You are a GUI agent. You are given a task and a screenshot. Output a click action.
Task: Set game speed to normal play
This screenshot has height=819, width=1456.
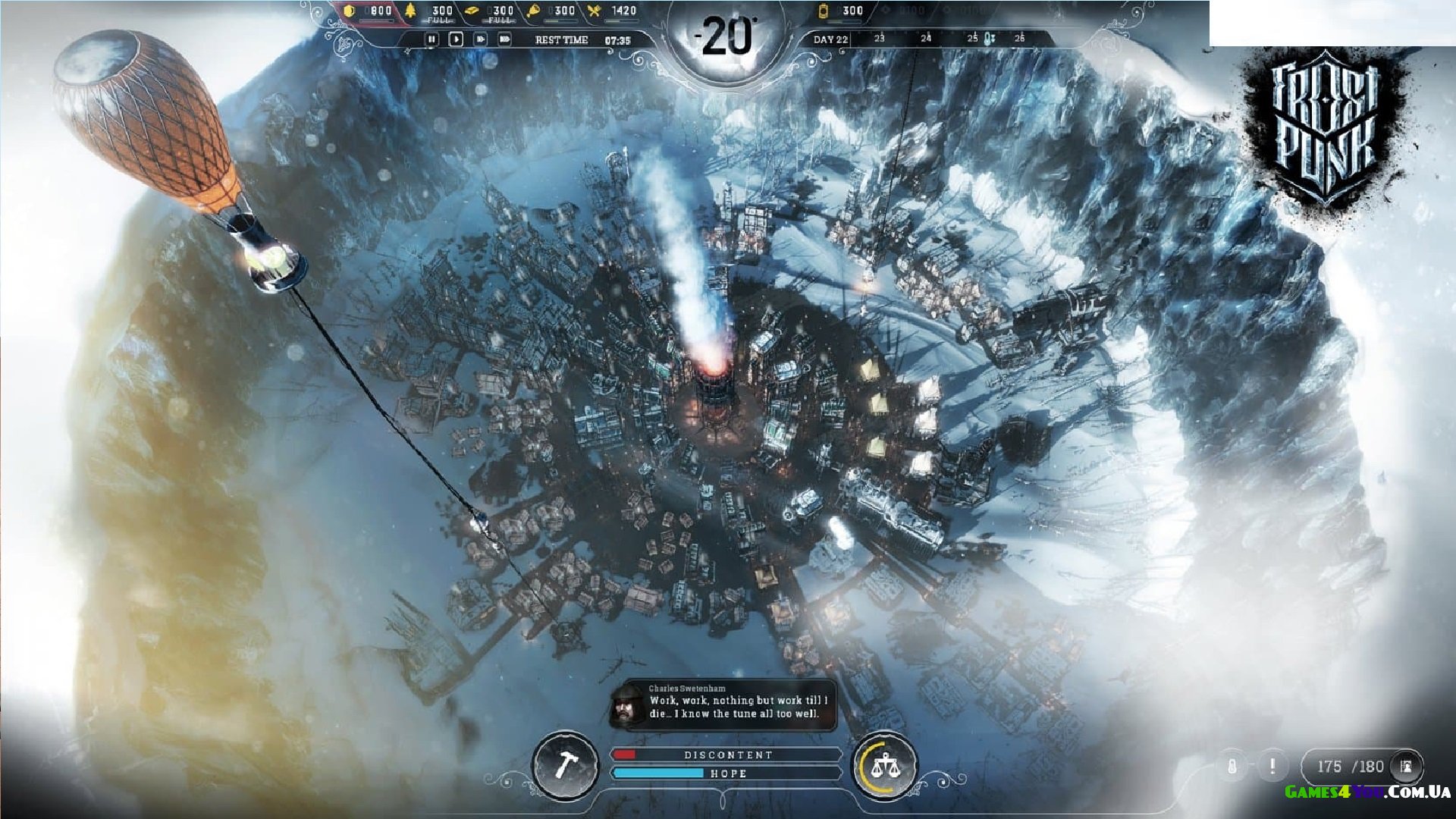pyautogui.click(x=456, y=39)
